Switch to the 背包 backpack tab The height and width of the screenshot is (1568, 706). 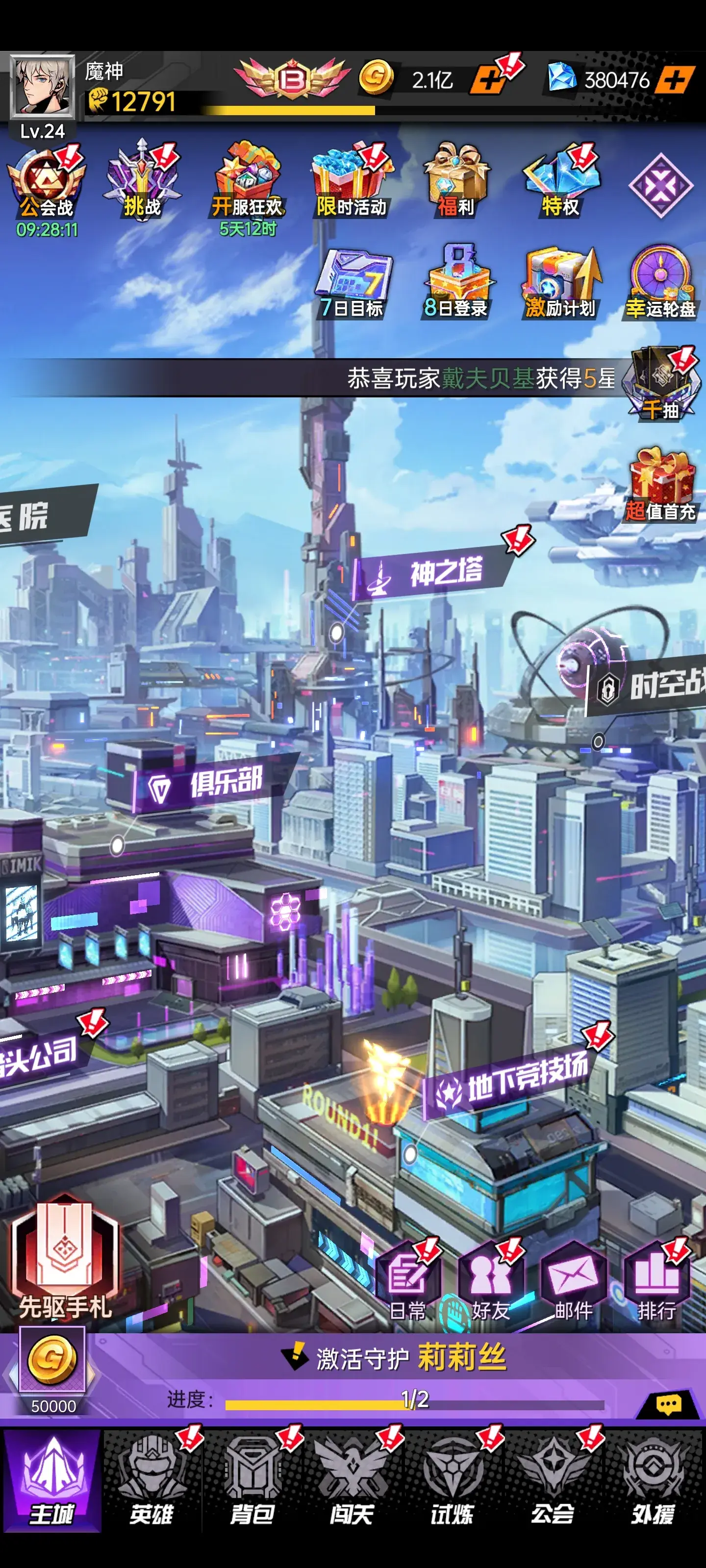point(252,1482)
